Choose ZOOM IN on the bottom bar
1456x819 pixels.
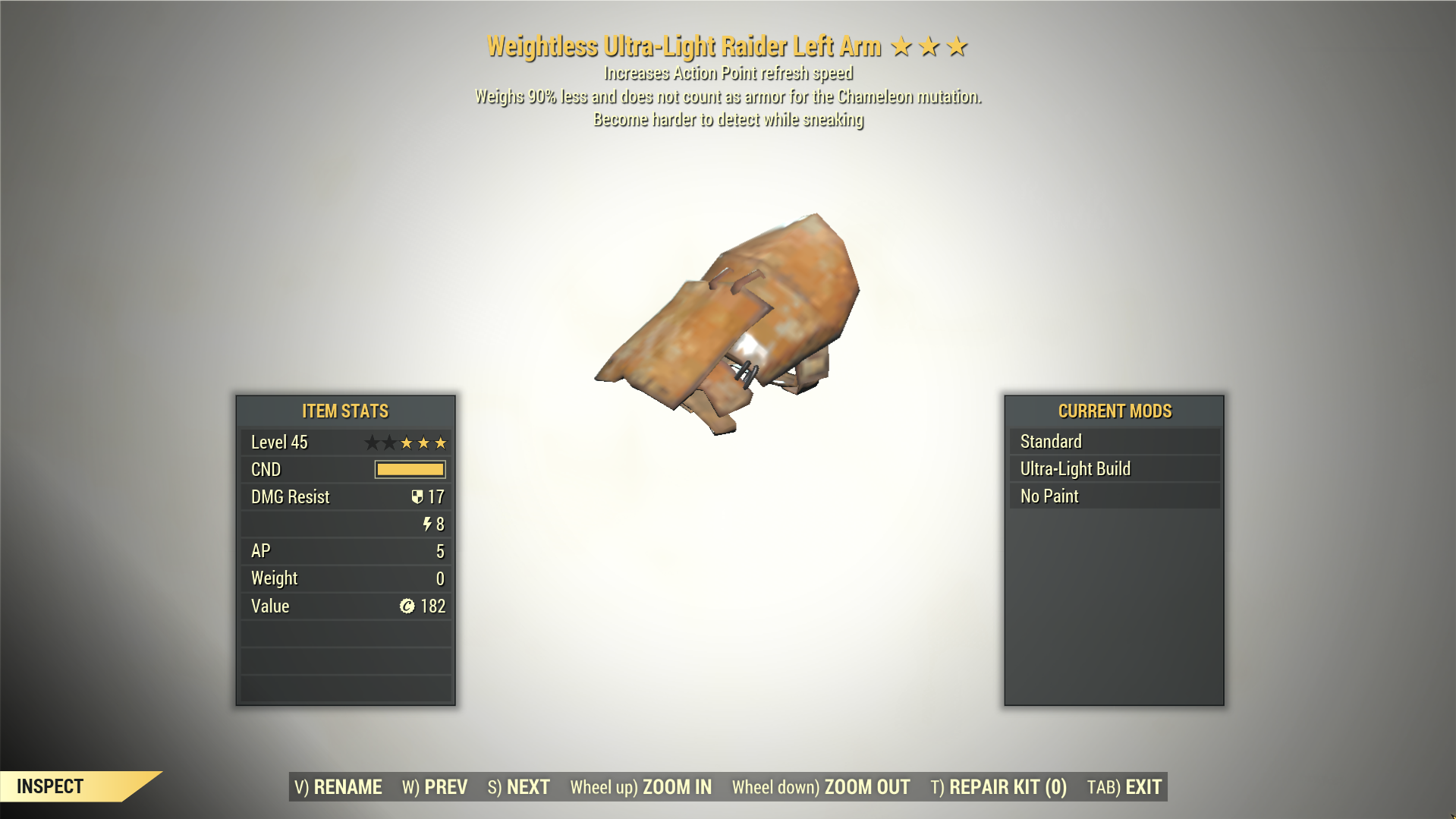641,787
